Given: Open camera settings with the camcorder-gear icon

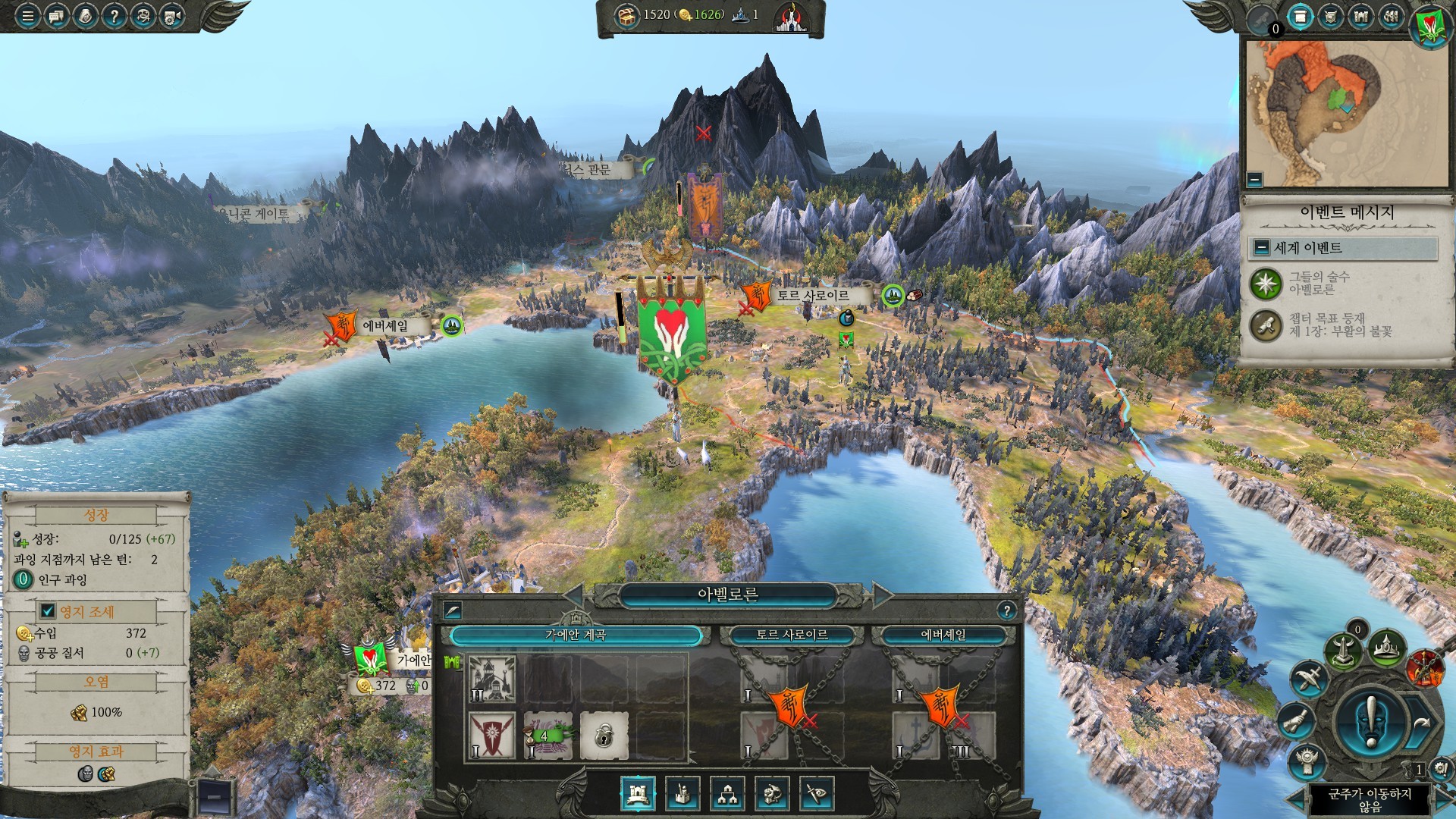Looking at the screenshot, I should [171, 16].
